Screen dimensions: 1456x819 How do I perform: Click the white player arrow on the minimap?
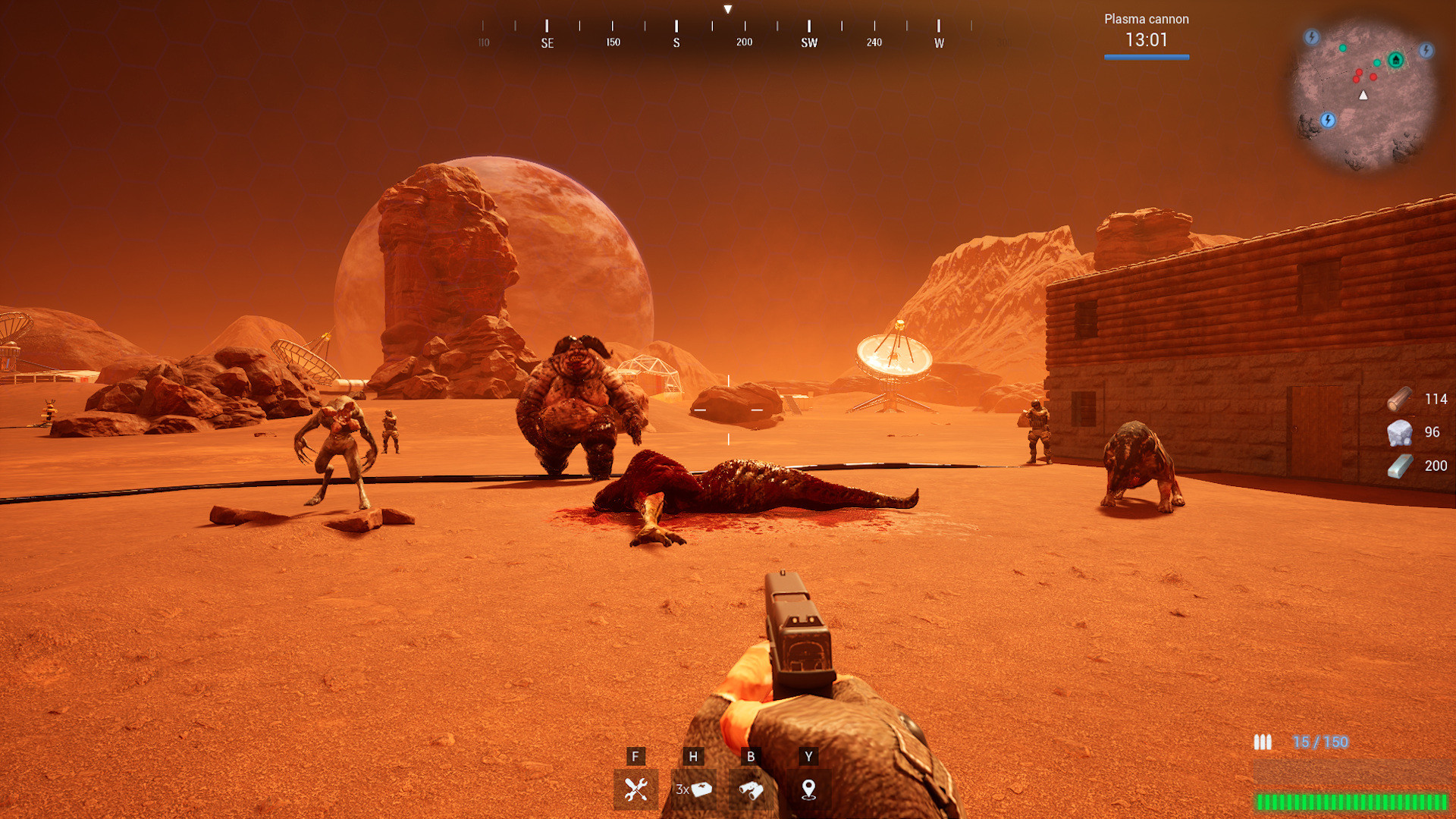1363,95
